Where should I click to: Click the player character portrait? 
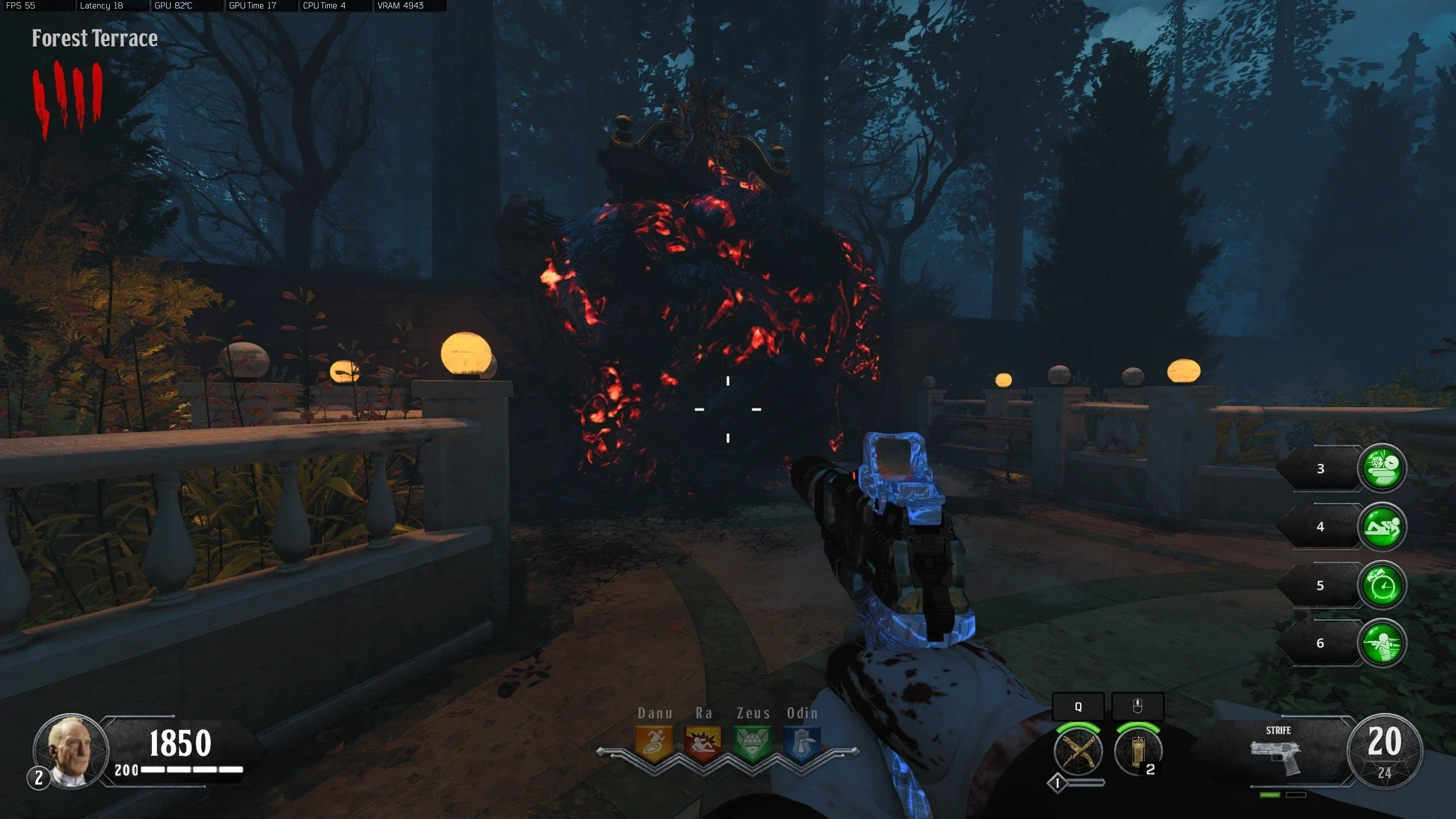(x=71, y=751)
